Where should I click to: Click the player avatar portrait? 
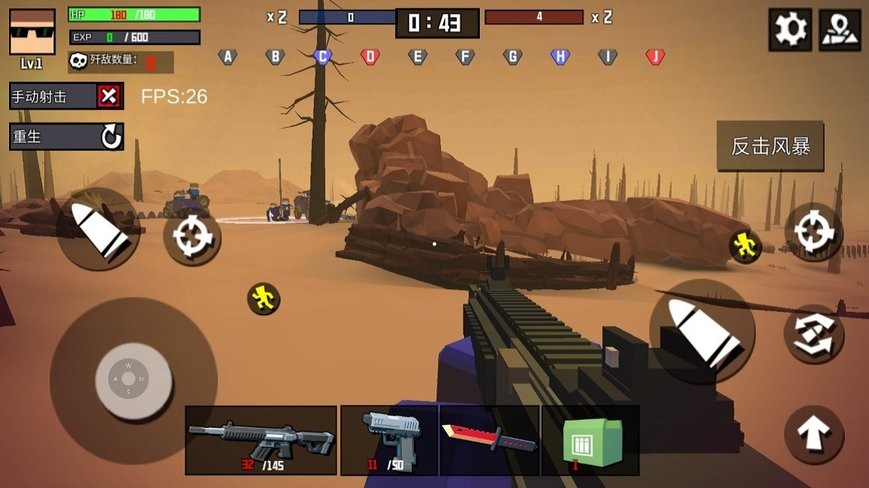pyautogui.click(x=32, y=32)
